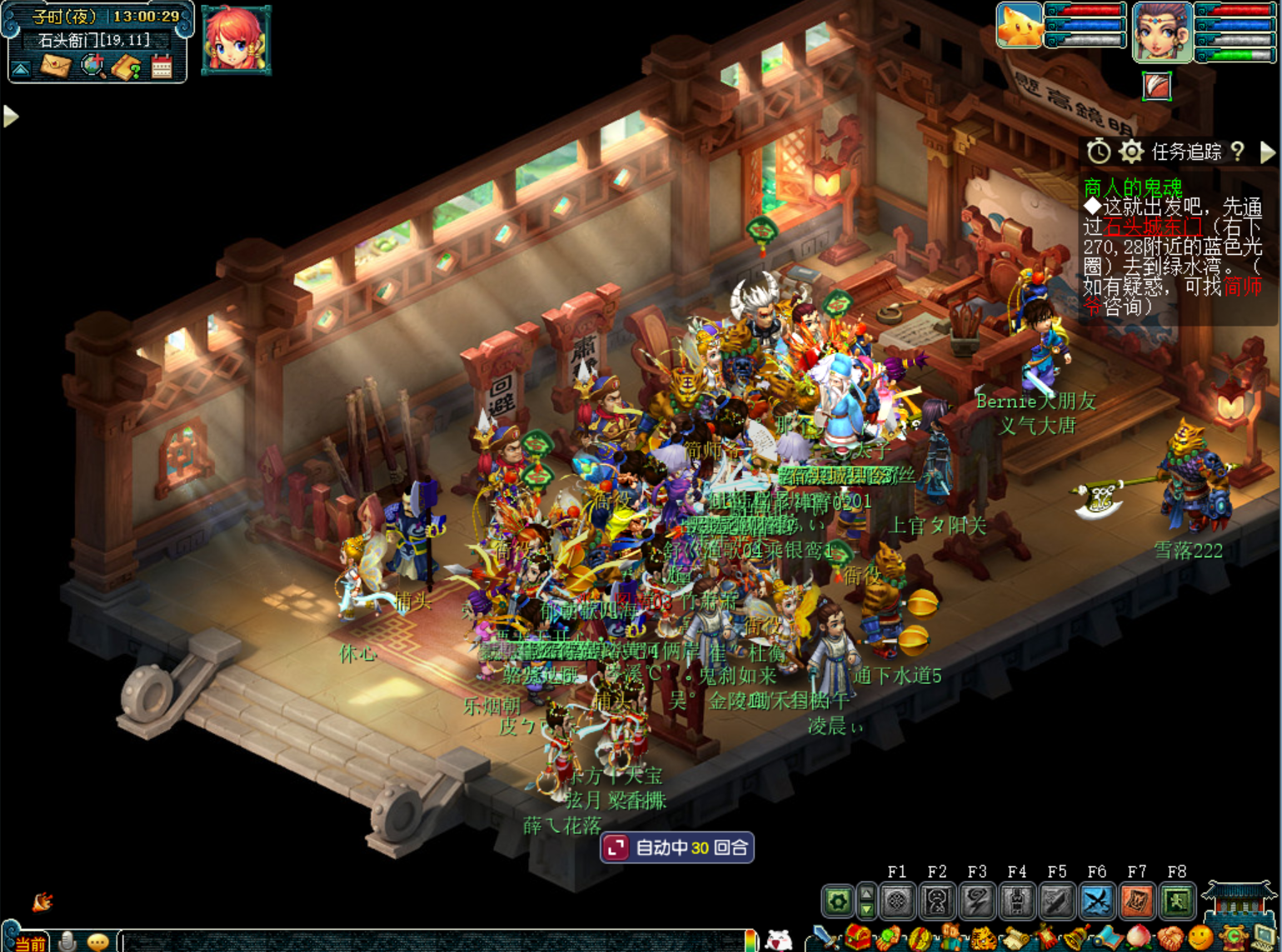
Task: Activate the F8 green running figure skill
Action: (x=1176, y=900)
